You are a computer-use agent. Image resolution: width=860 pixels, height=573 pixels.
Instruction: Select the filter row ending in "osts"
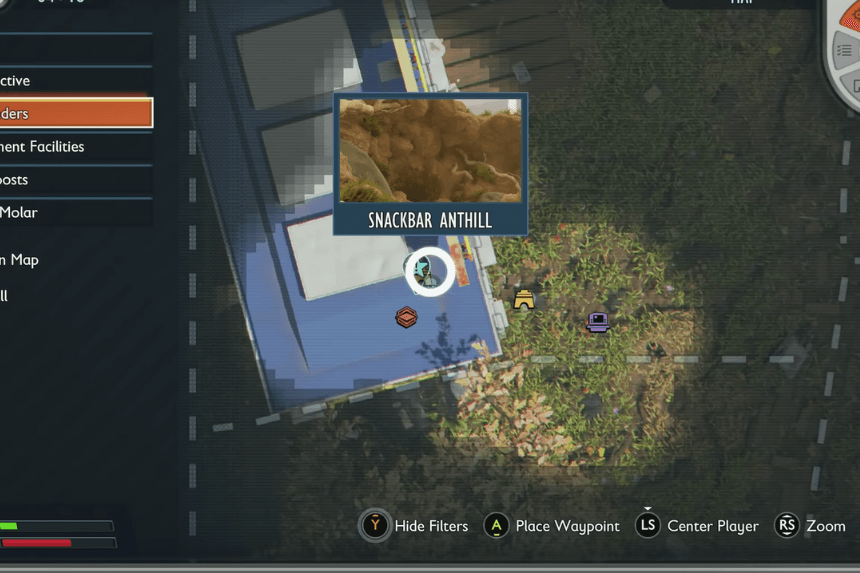click(x=74, y=180)
